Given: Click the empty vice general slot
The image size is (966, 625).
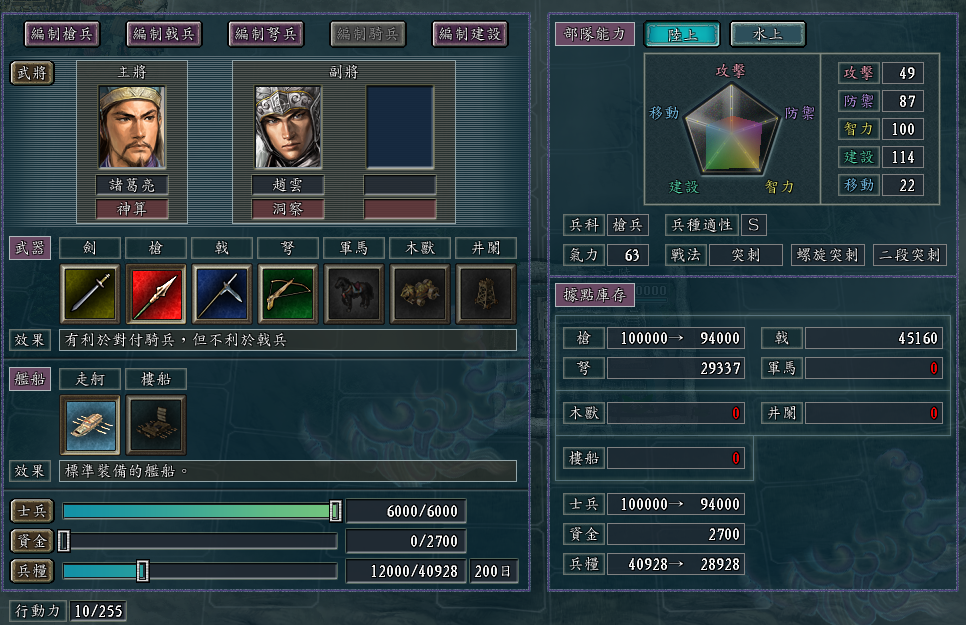Looking at the screenshot, I should (400, 127).
